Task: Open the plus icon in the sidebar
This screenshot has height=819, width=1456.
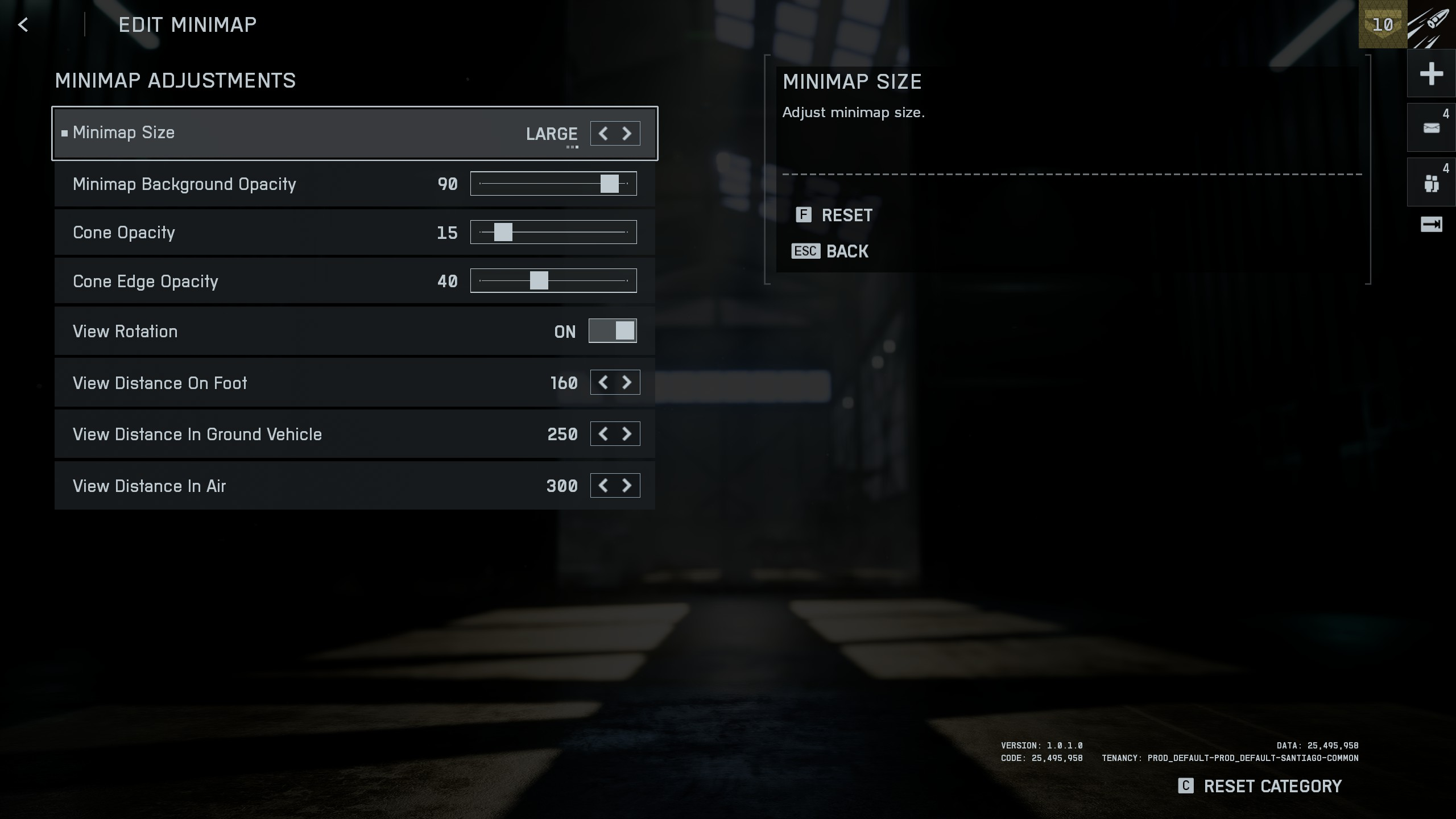Action: (1431, 74)
